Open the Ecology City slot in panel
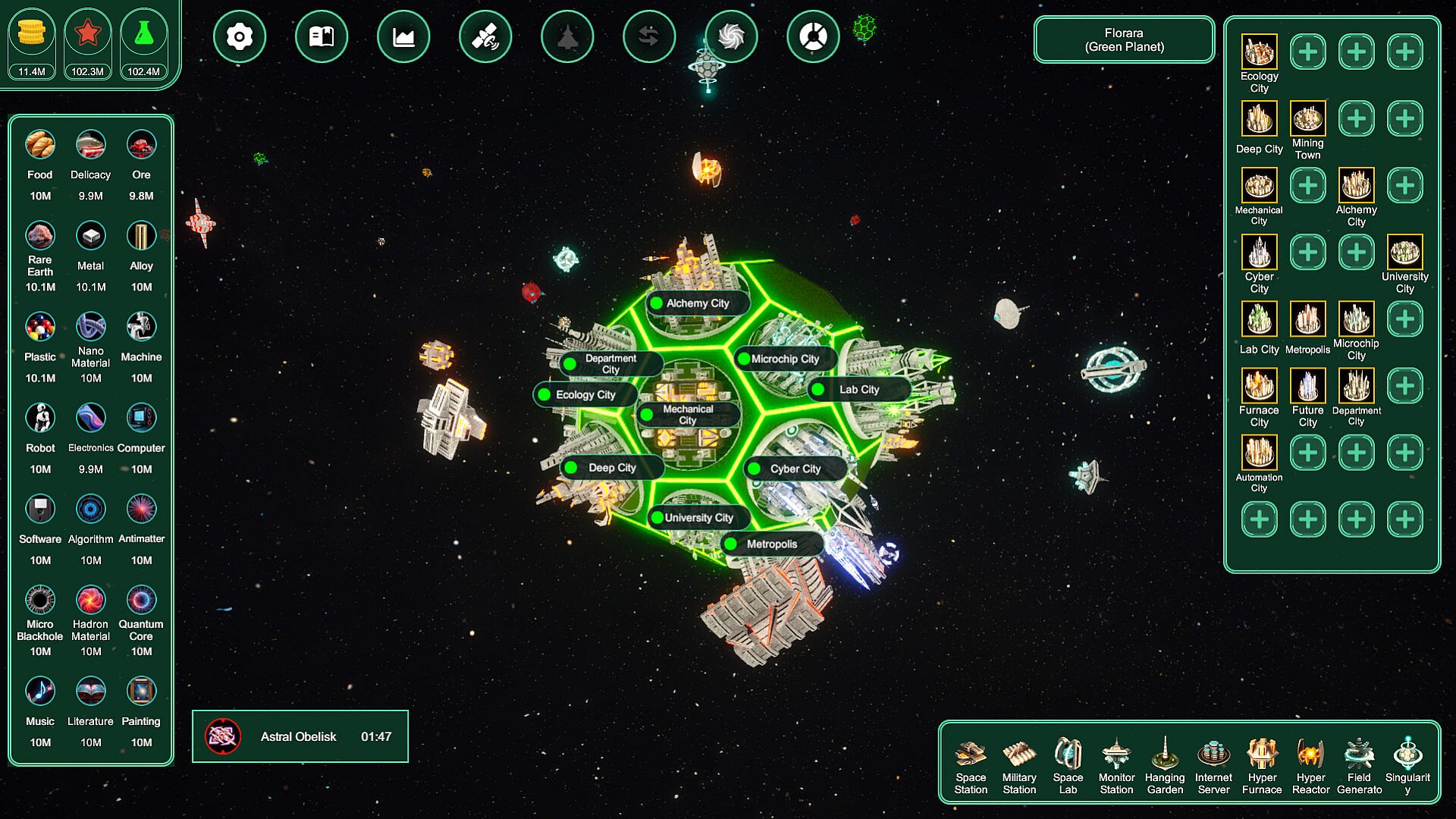Screen dimensions: 1456x819 point(1259,52)
